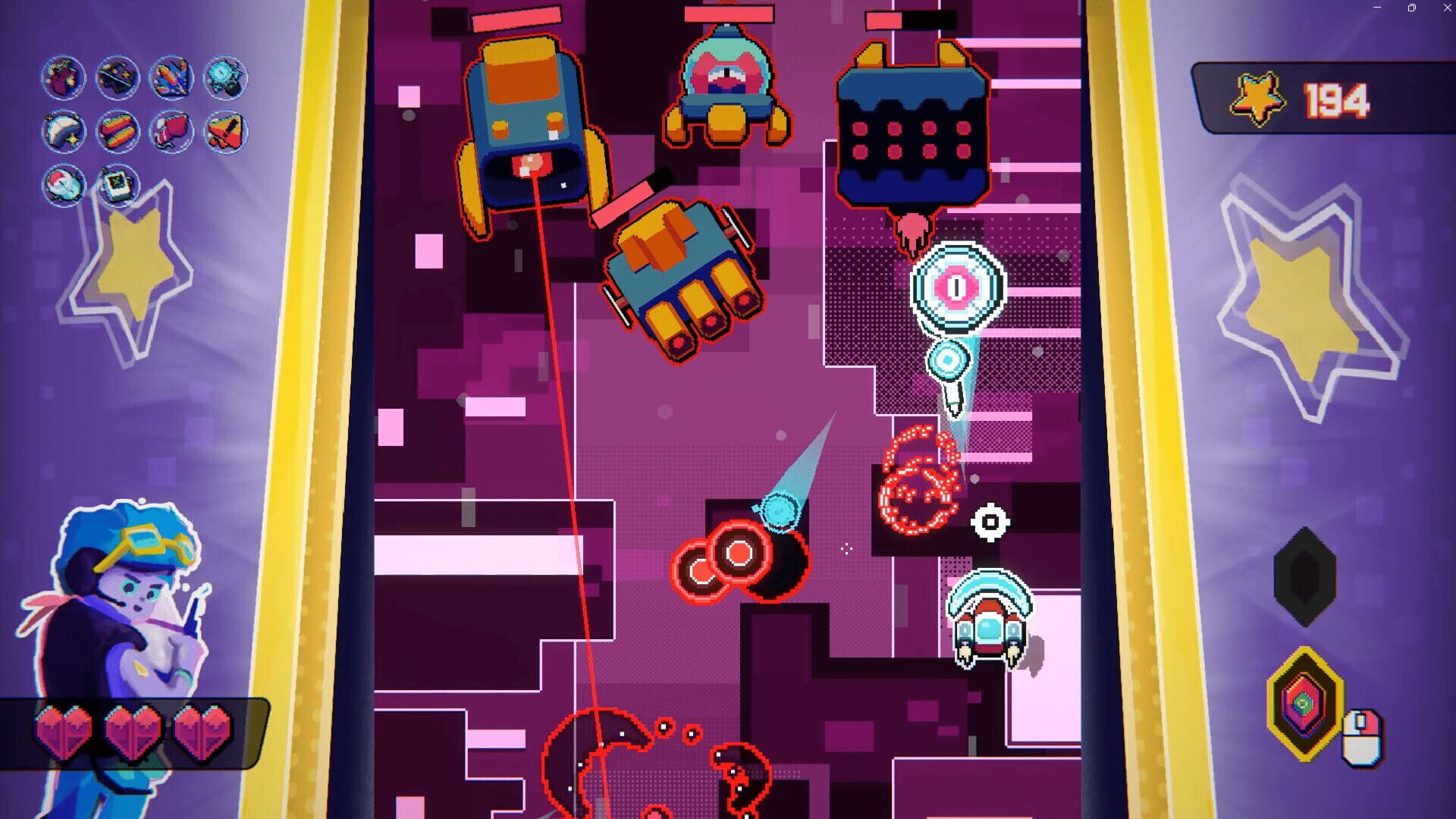The image size is (1456, 819).
Task: Click the skateboard ramp power-up icon
Action: pos(117,77)
